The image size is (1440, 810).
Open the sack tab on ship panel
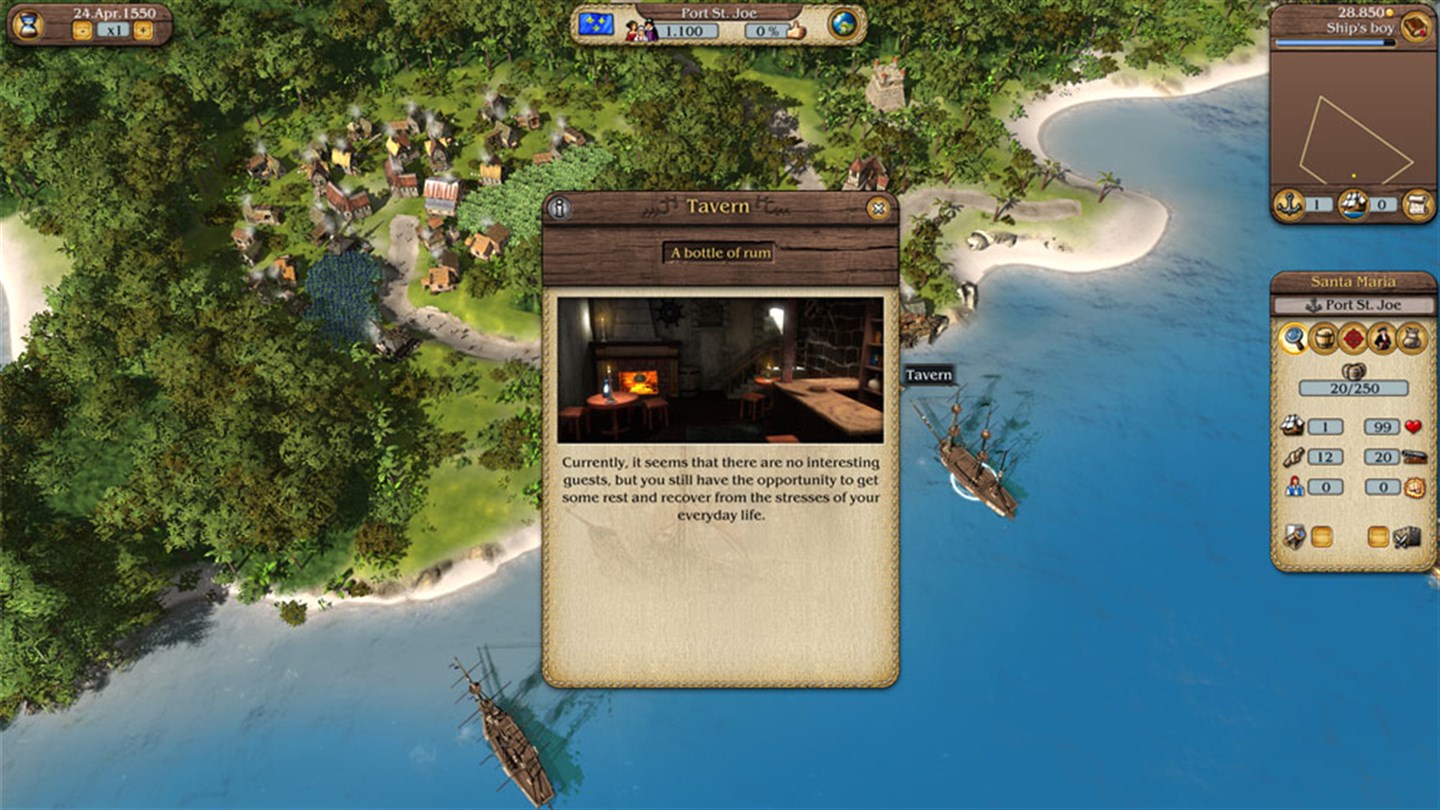tap(1411, 339)
